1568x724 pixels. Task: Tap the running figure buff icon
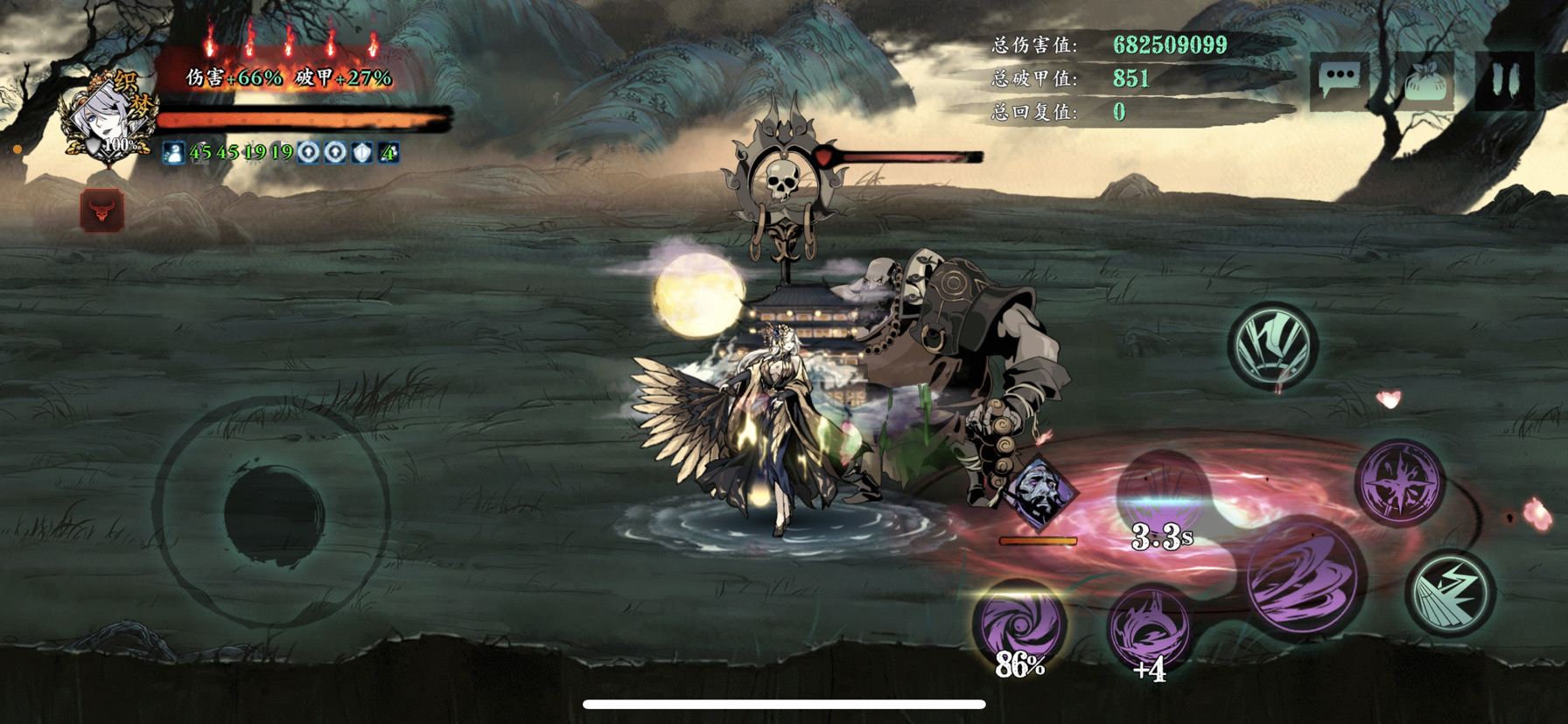coord(174,153)
